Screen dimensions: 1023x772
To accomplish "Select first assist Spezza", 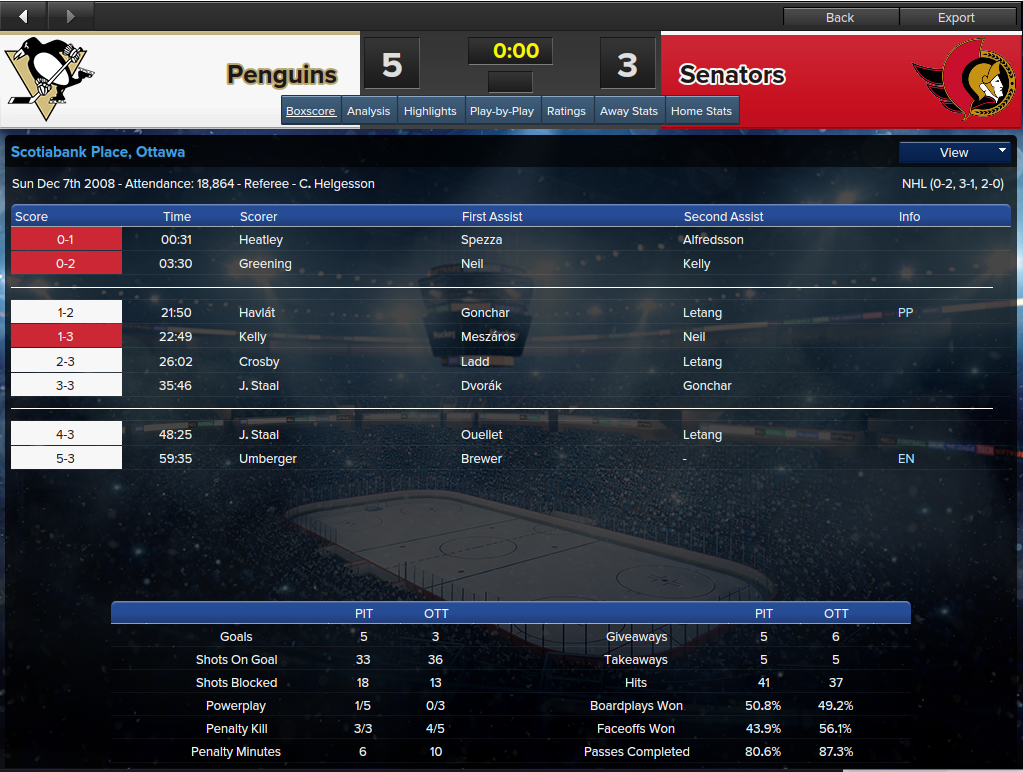I will tap(480, 240).
